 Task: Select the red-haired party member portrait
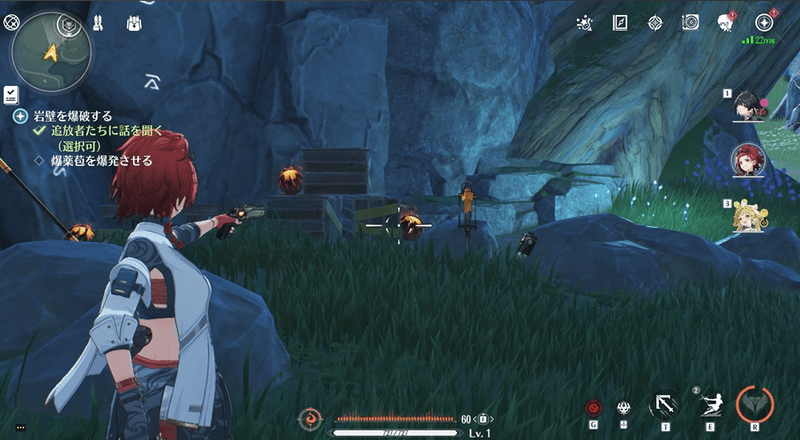pos(748,158)
